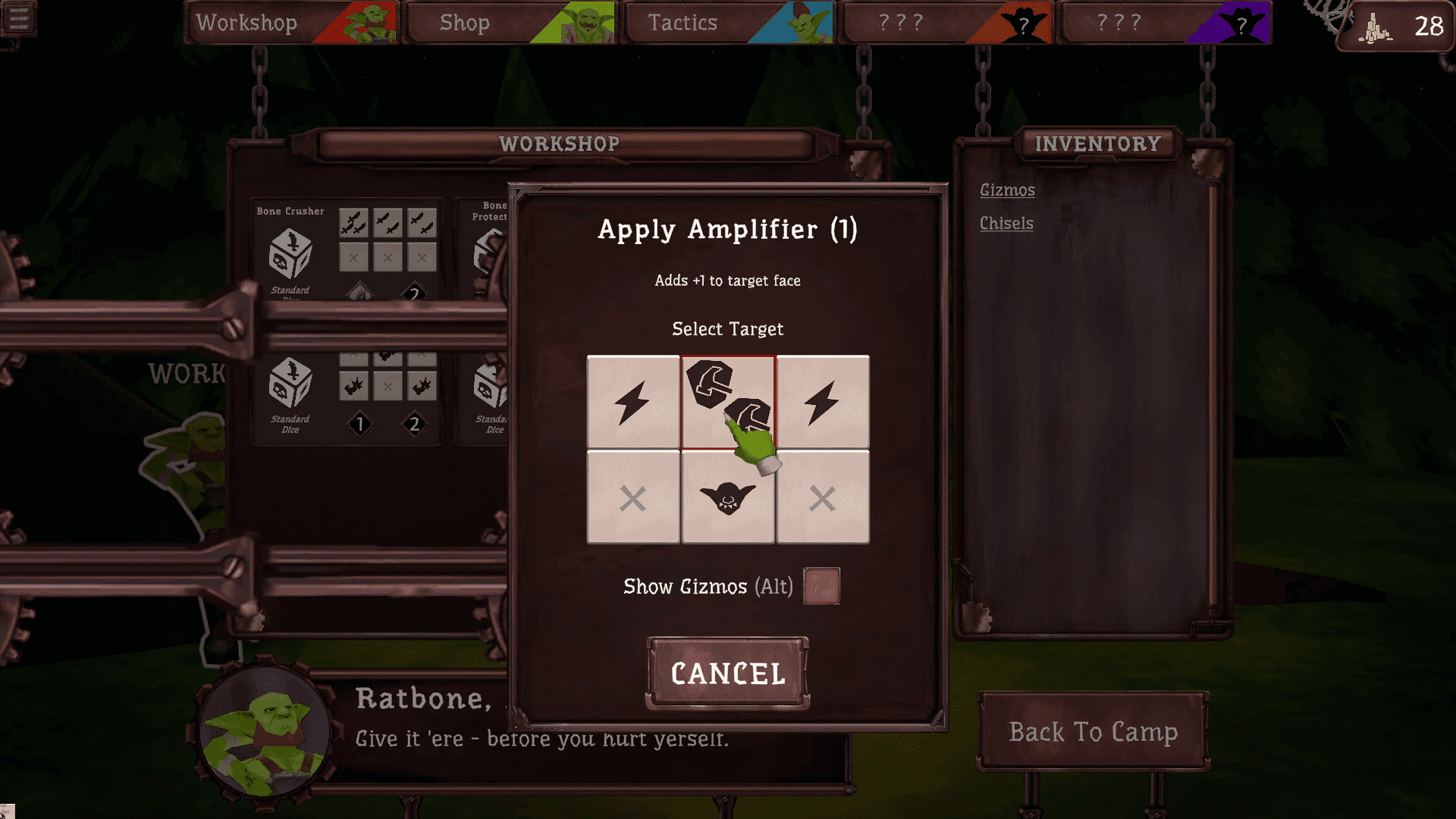Open the hamburger menu in top-left corner
The width and height of the screenshot is (1456, 819).
[20, 19]
